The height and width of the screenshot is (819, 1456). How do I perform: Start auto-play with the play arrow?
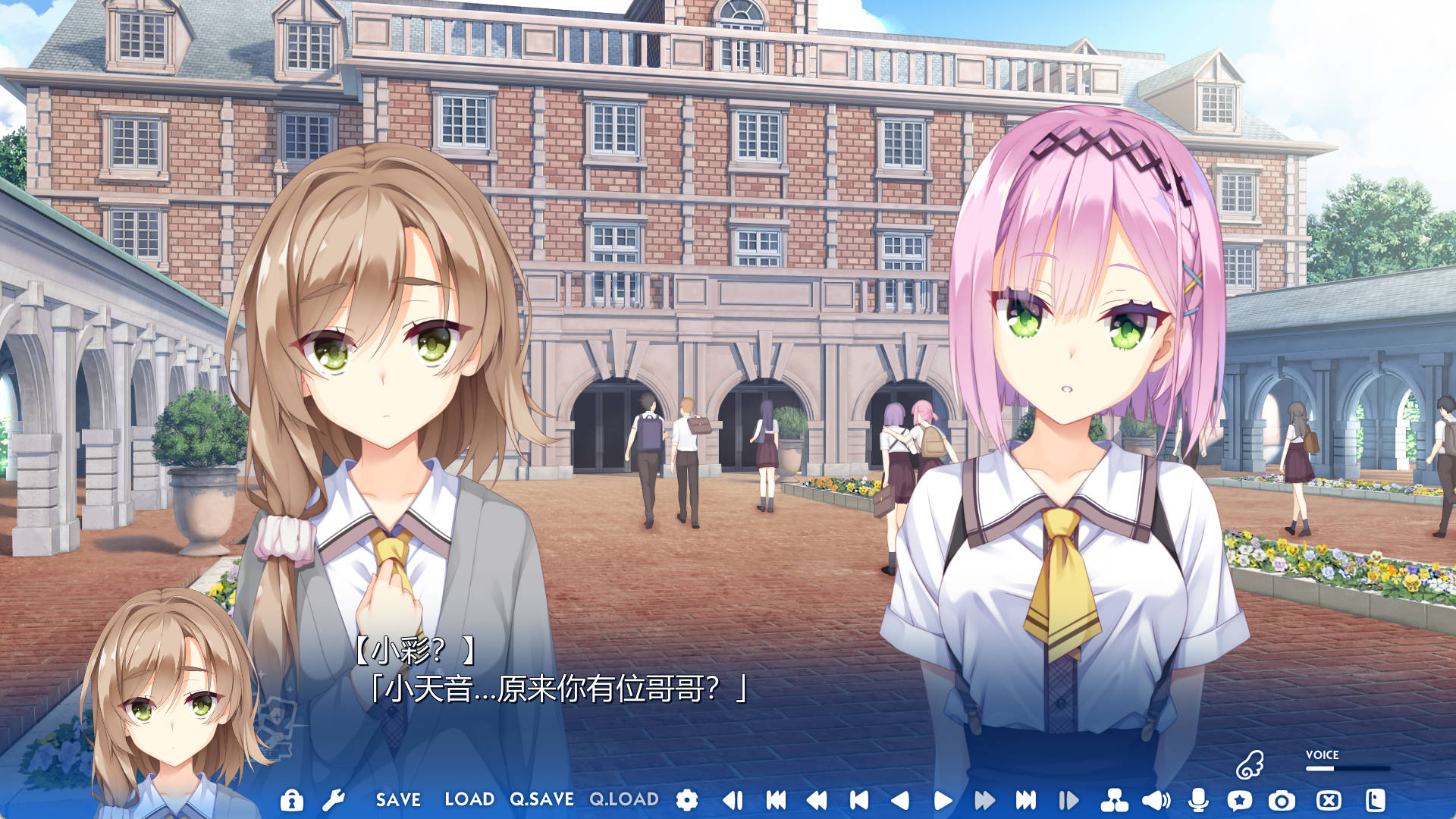[943, 800]
